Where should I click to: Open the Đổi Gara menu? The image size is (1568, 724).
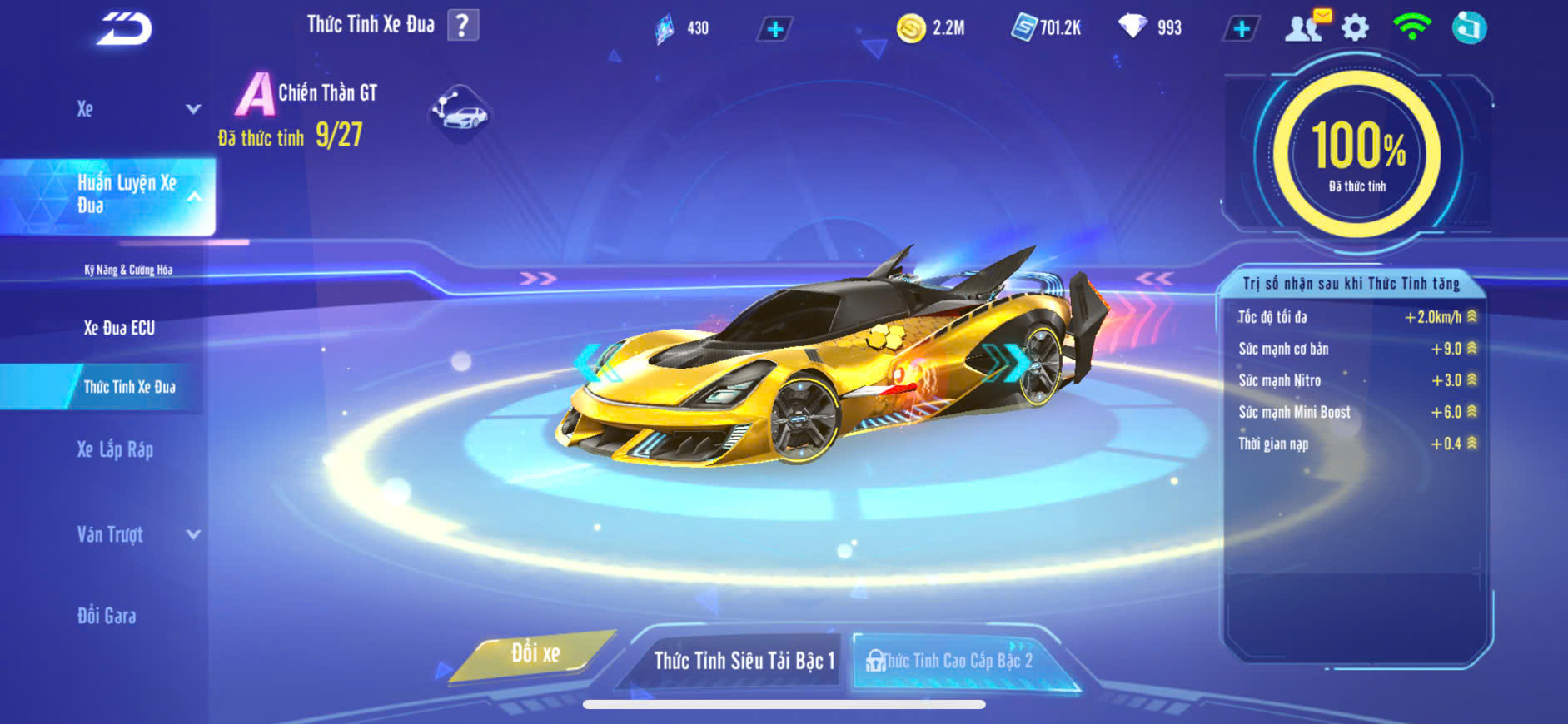tap(107, 616)
